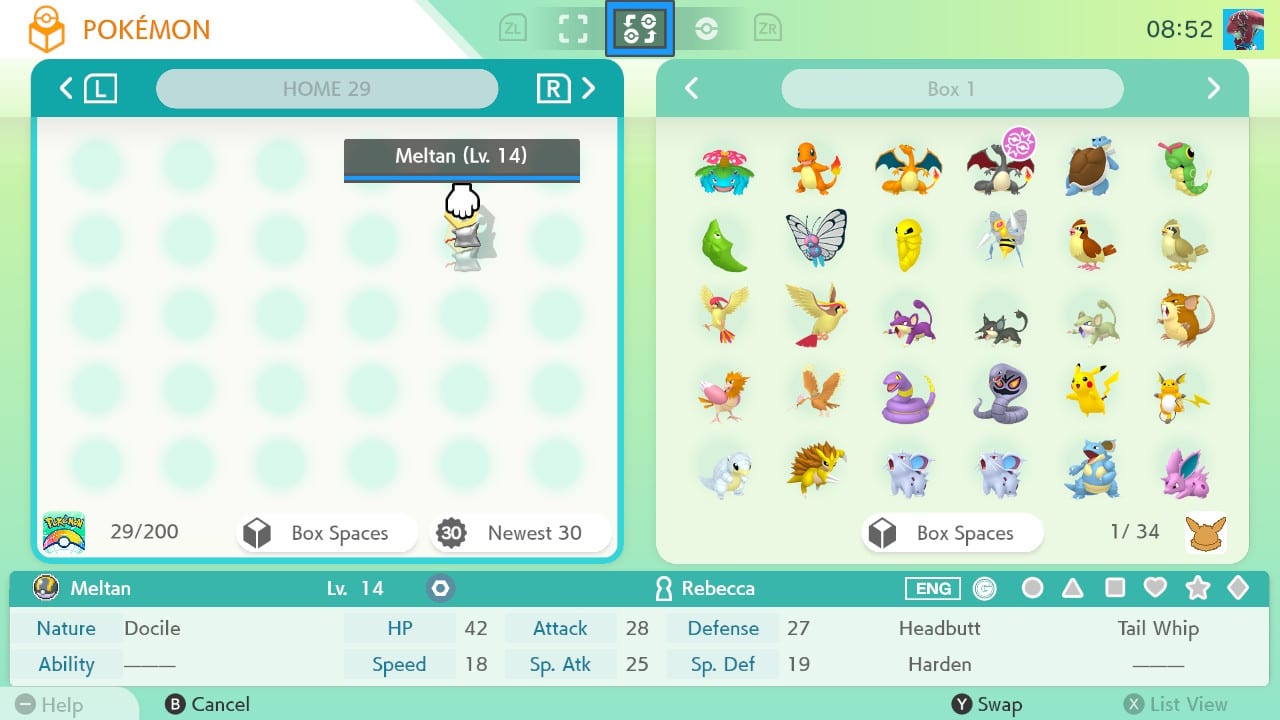
Task: Open the Box 1 name bar
Action: [951, 89]
